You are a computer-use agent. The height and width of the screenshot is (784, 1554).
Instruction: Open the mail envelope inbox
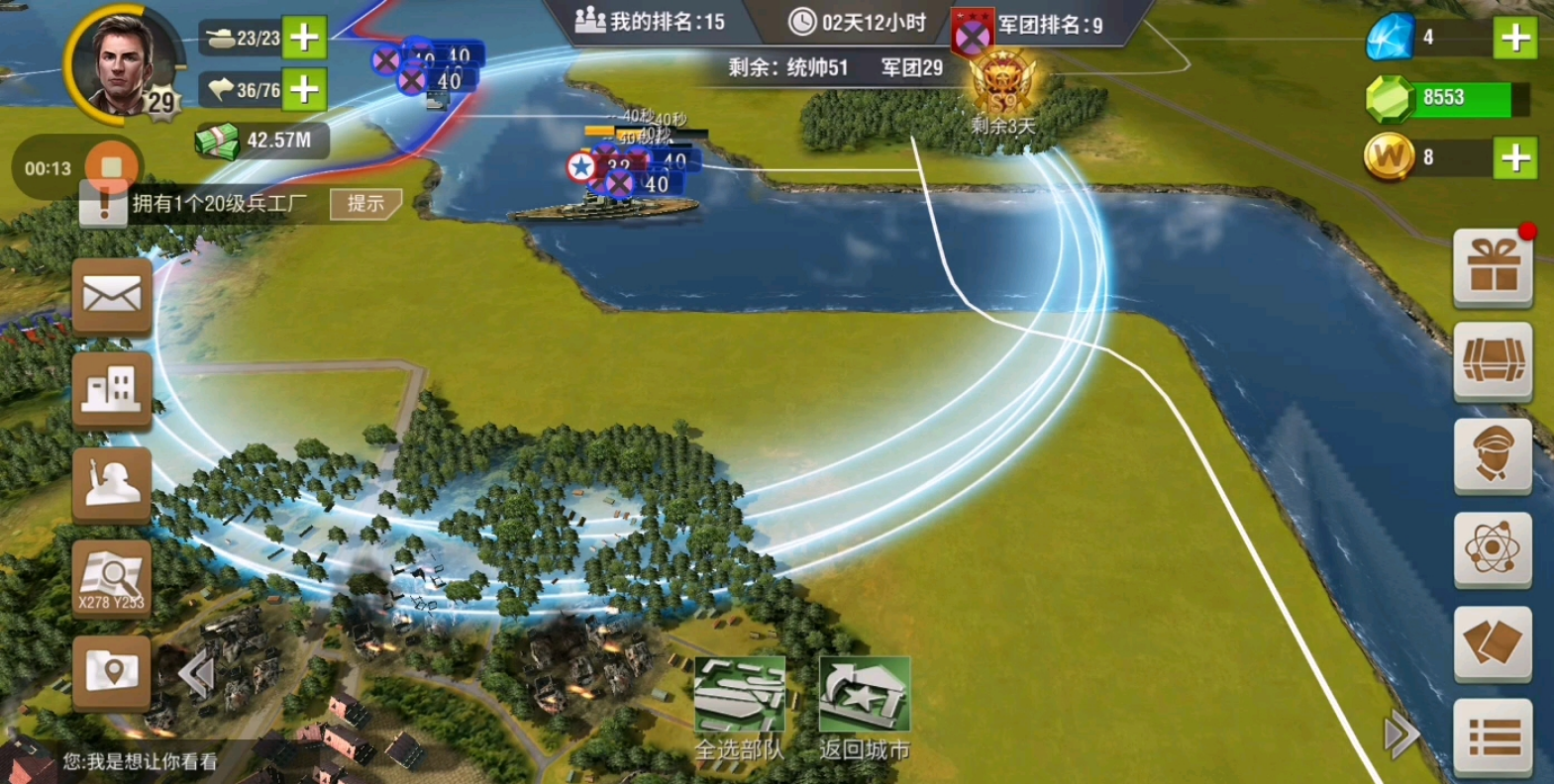click(112, 296)
